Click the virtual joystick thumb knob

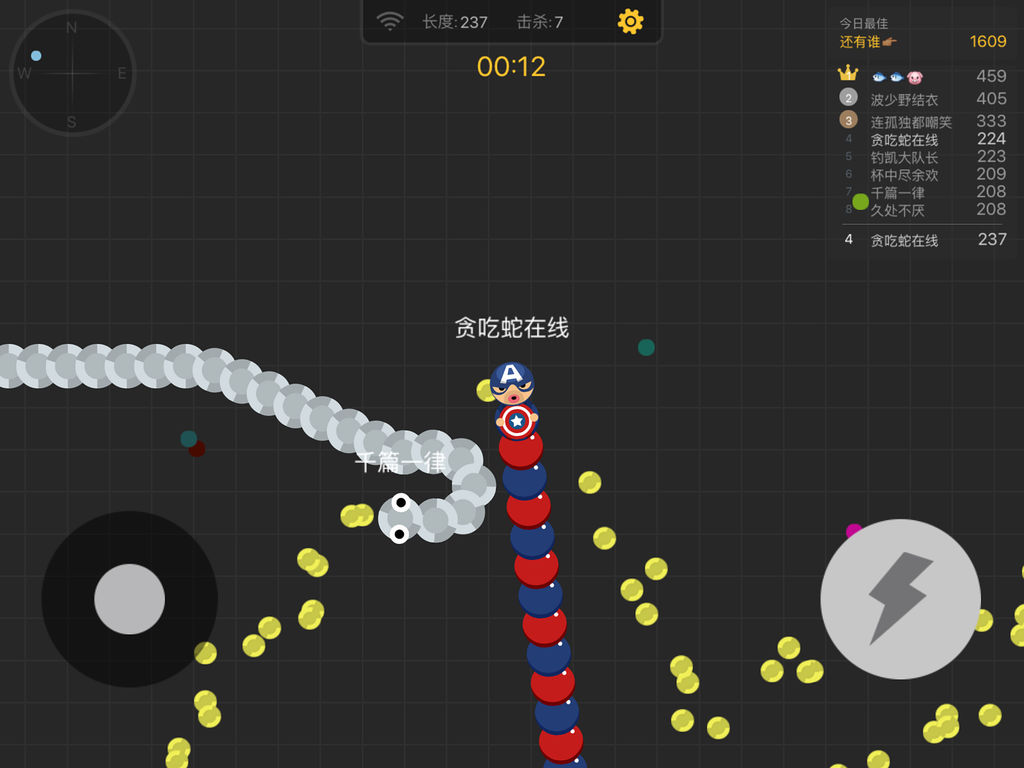click(x=130, y=599)
